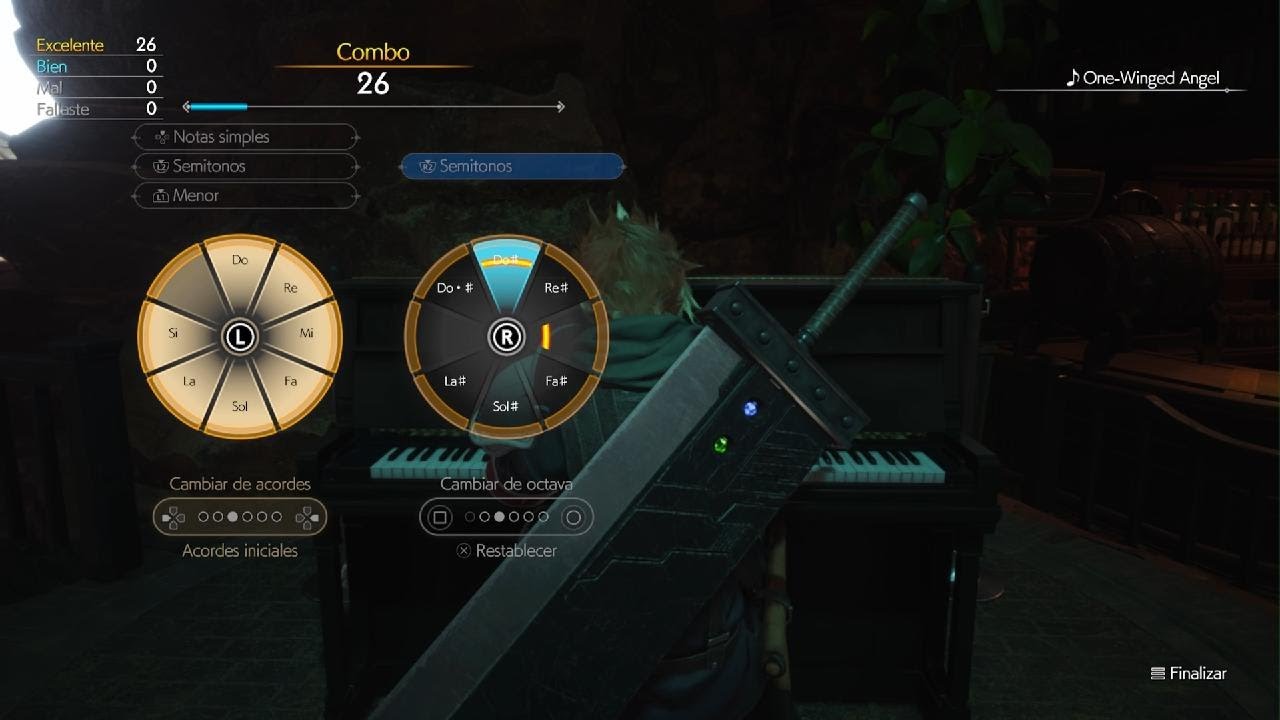Select the unhighlighted Semitonos entry in the list
1280x720 pixels.
click(245, 166)
